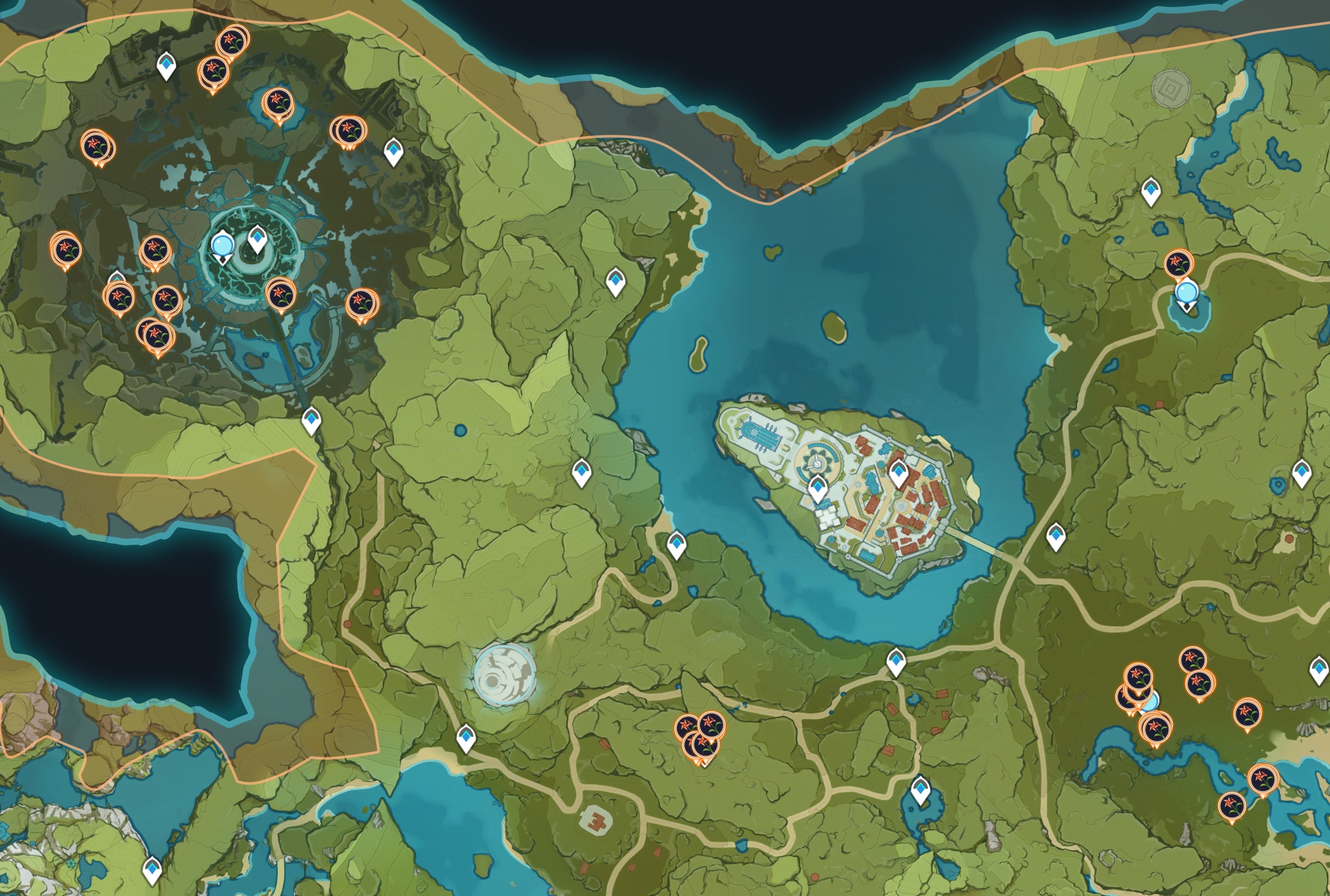1330x896 pixels.
Task: Select the teleport waypoint at the causeway's southern end
Action: click(311, 420)
